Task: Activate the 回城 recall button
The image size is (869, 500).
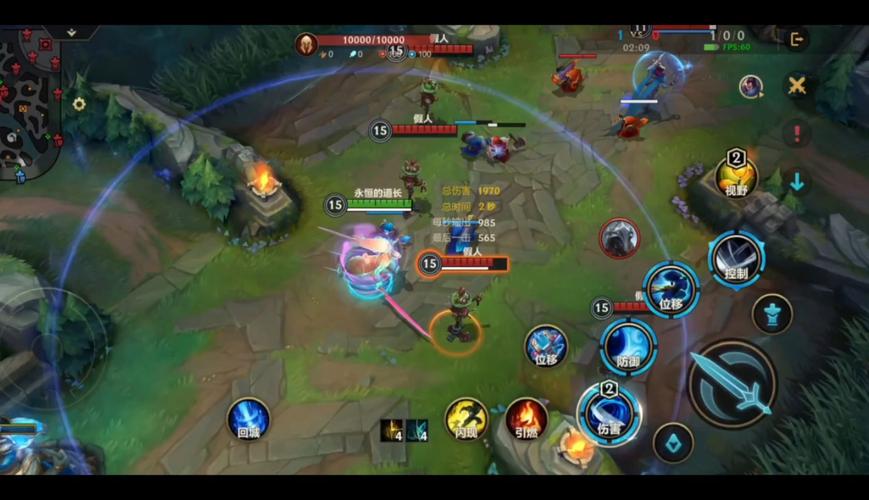Action: (x=247, y=419)
